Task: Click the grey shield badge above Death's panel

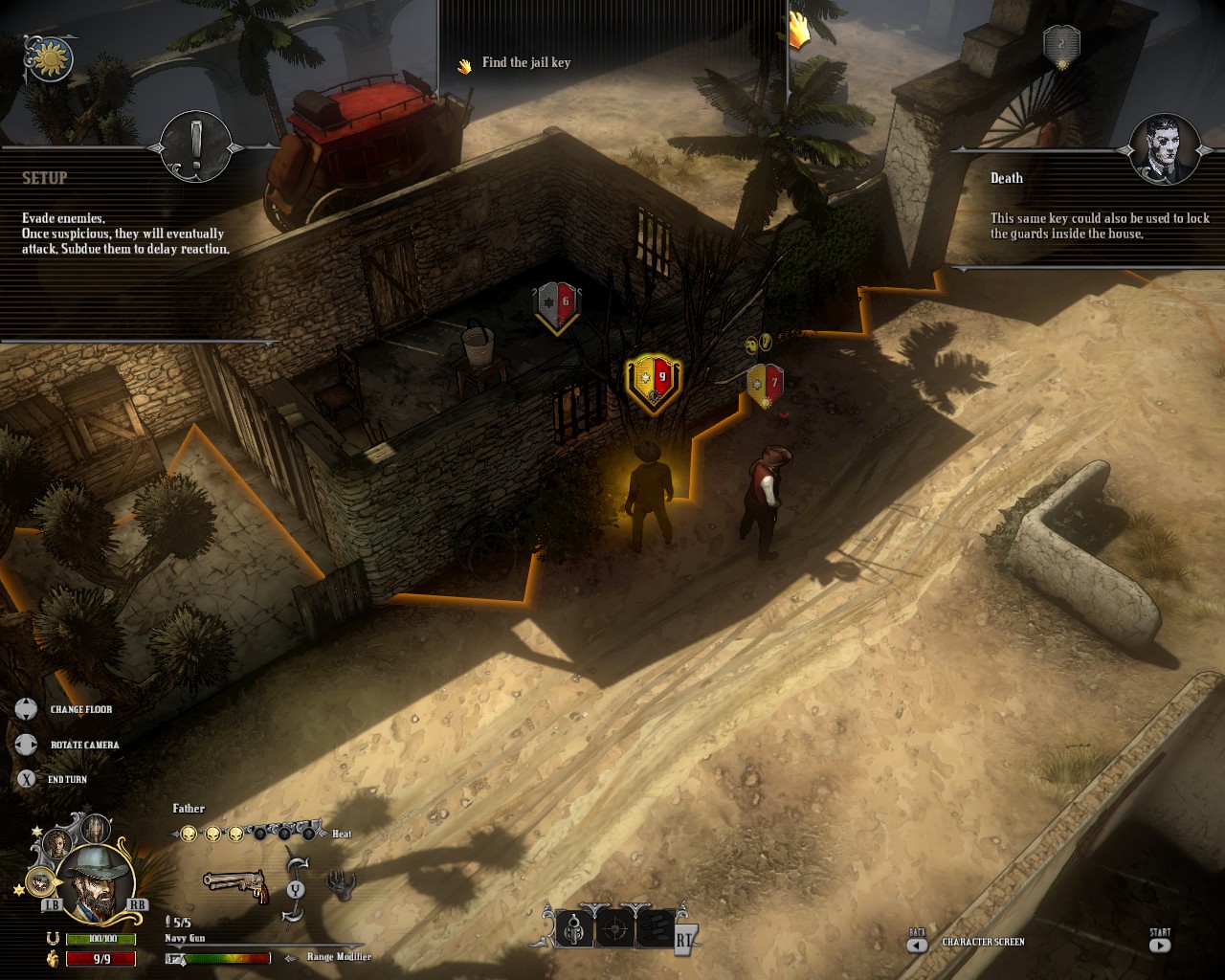Action: pyautogui.click(x=1060, y=45)
